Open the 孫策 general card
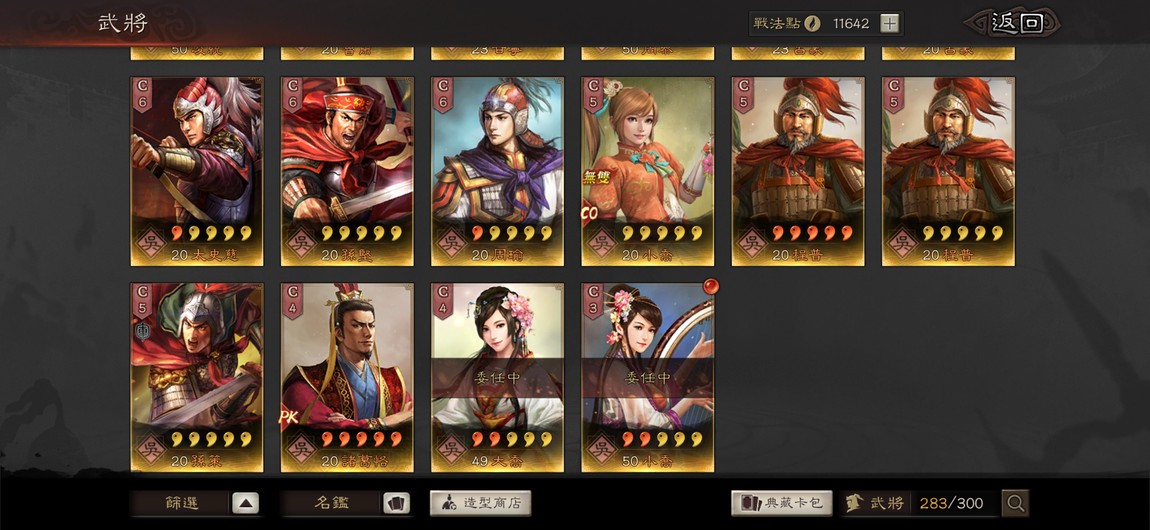Image resolution: width=1150 pixels, height=530 pixels. pos(197,377)
